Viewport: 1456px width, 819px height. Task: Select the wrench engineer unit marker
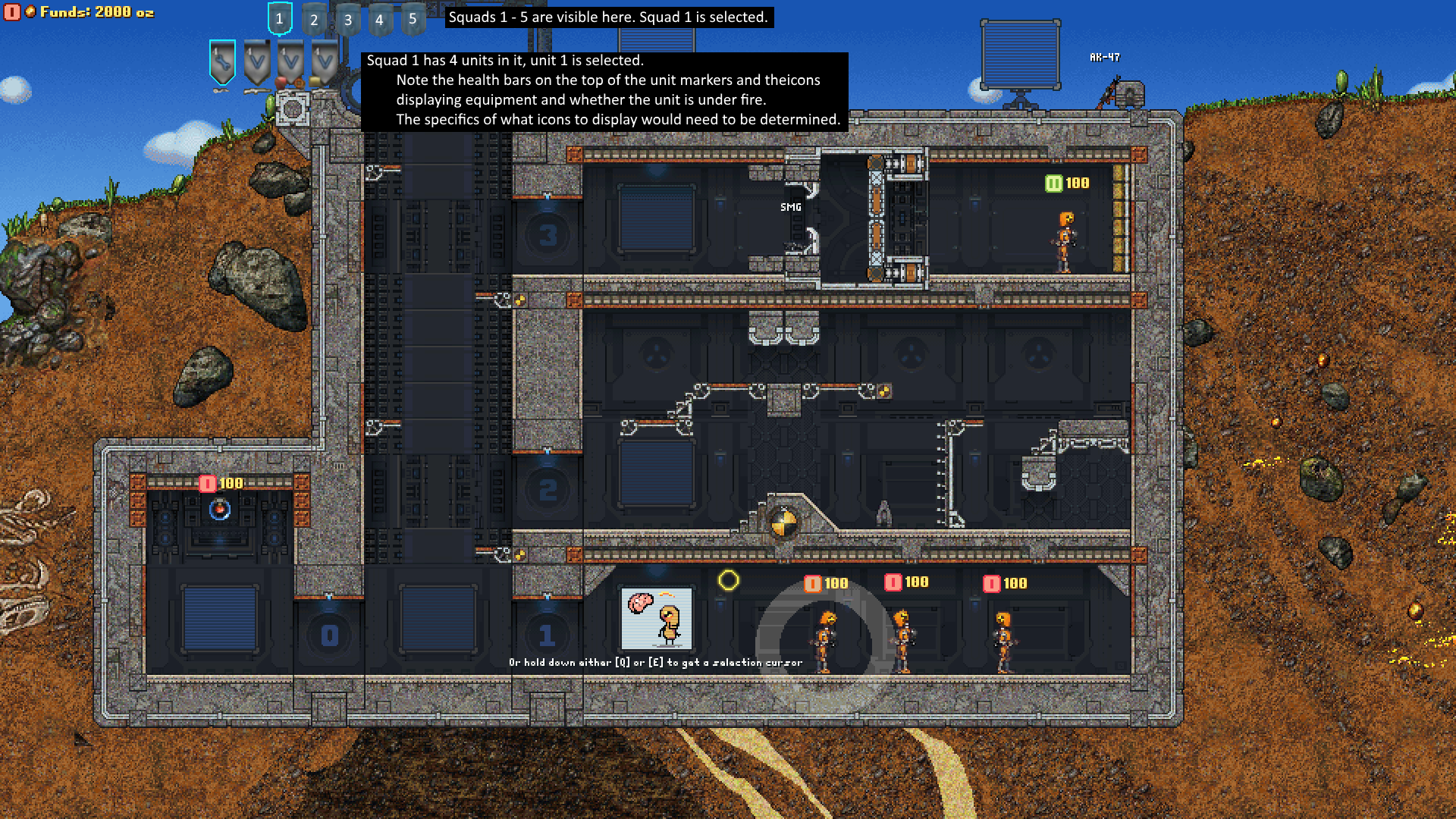click(x=222, y=62)
